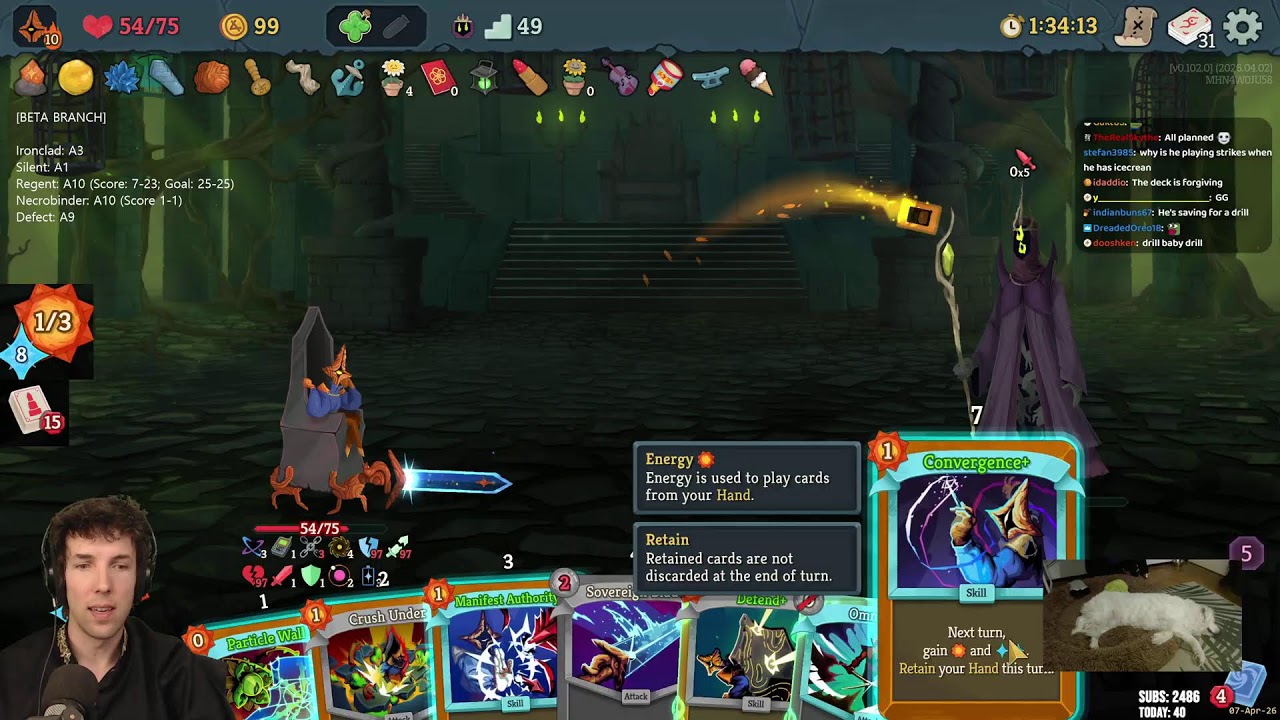Inspect the gold coin relic
Screen dimensions: 1280x720
pyautogui.click(x=75, y=77)
